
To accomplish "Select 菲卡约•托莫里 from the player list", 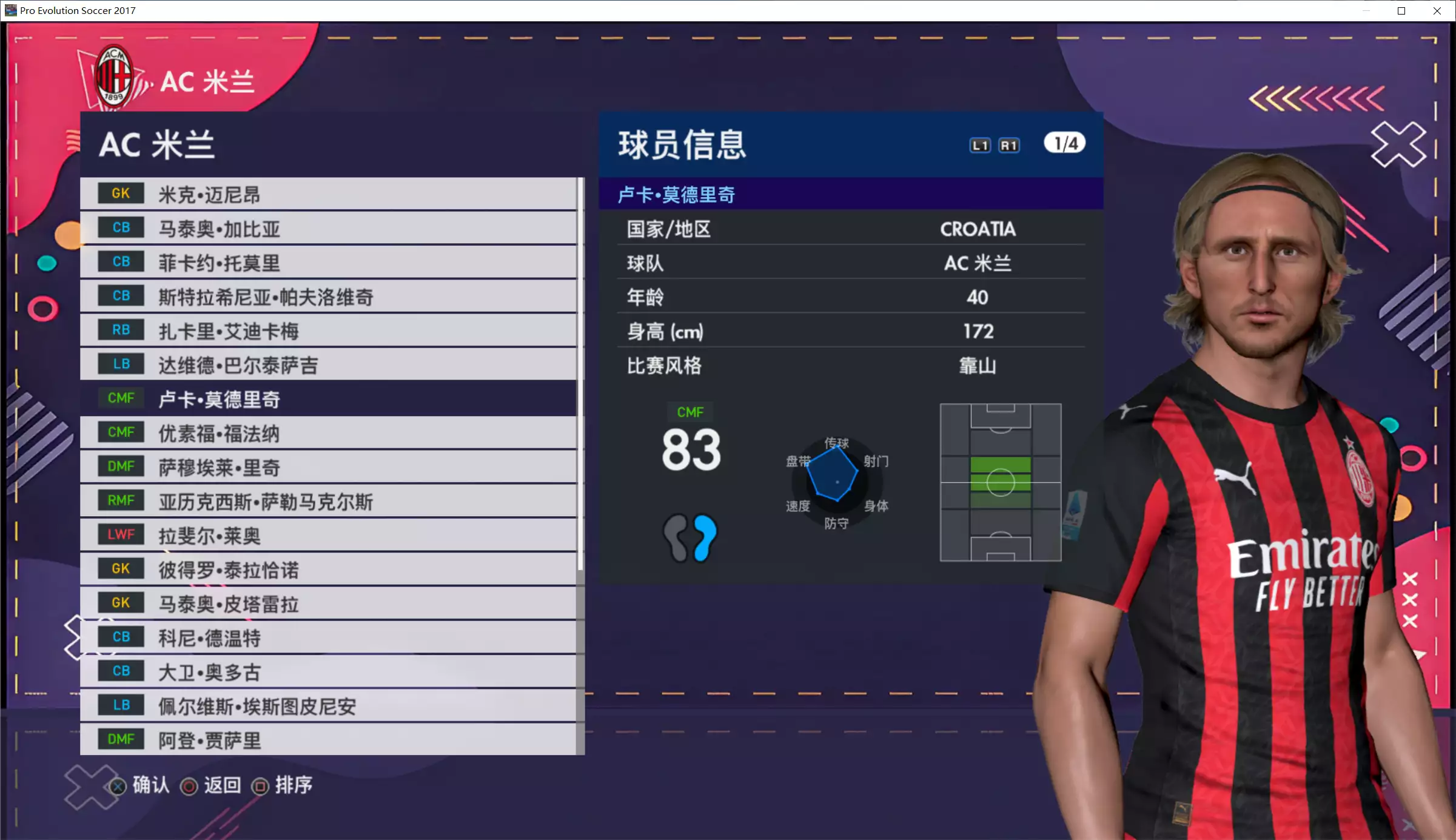I will [x=327, y=263].
